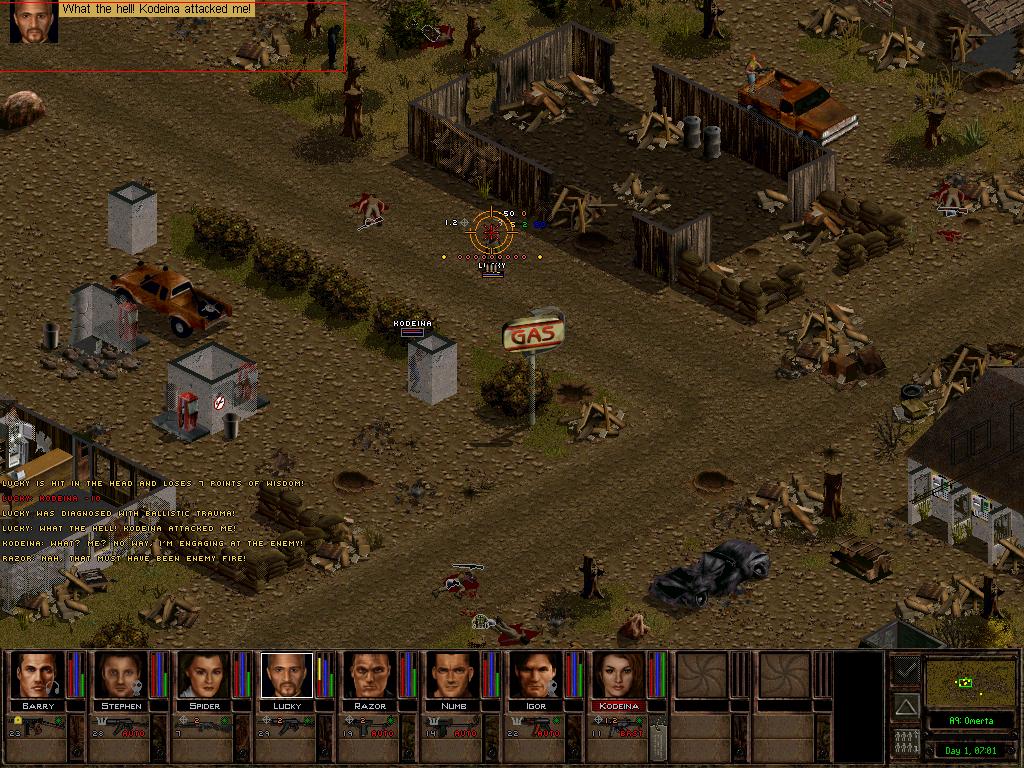The width and height of the screenshot is (1024, 768).
Task: Toggle the squad figures button
Action: [905, 744]
